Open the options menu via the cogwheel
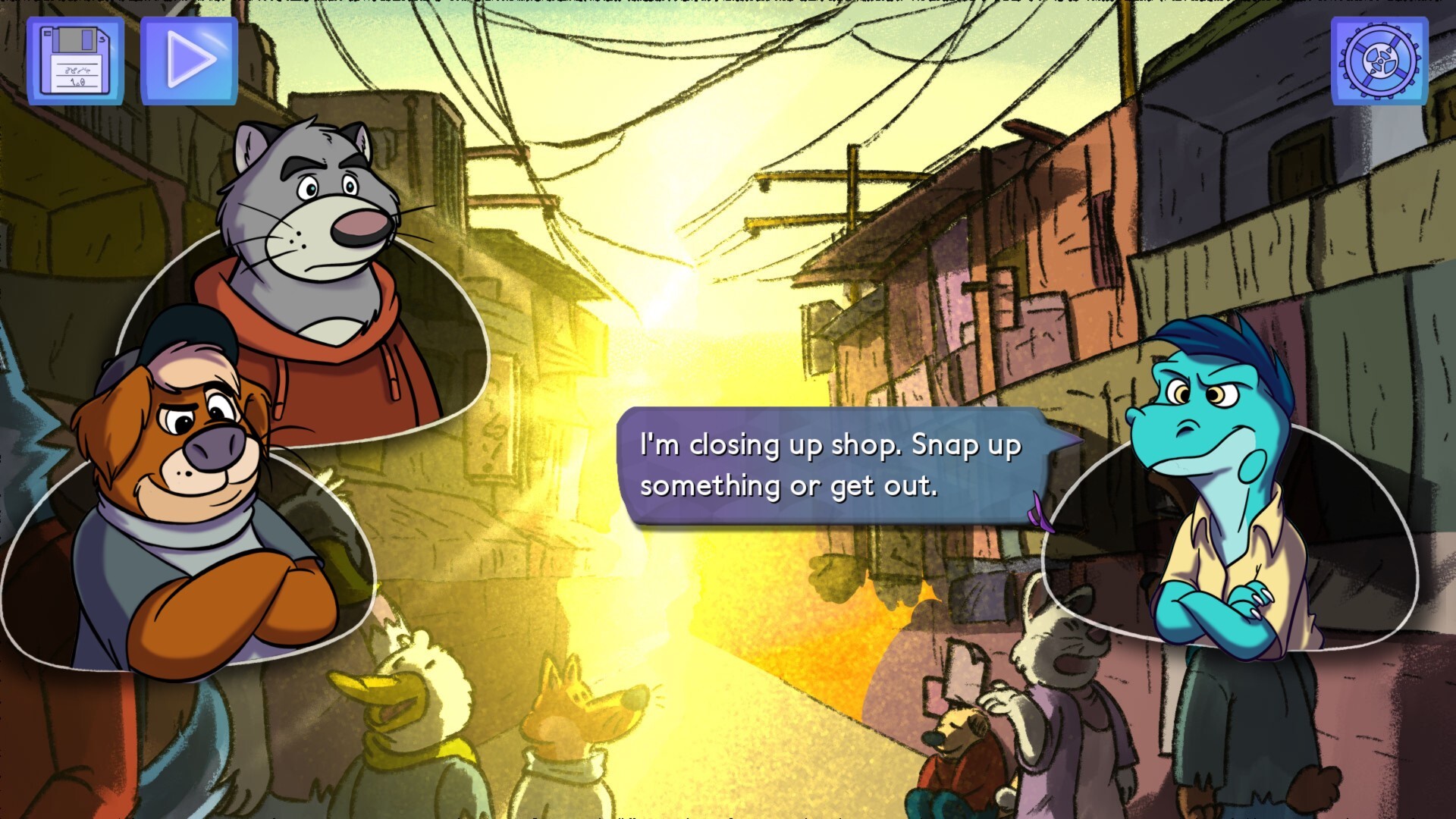Viewport: 1456px width, 819px height. 1380,61
